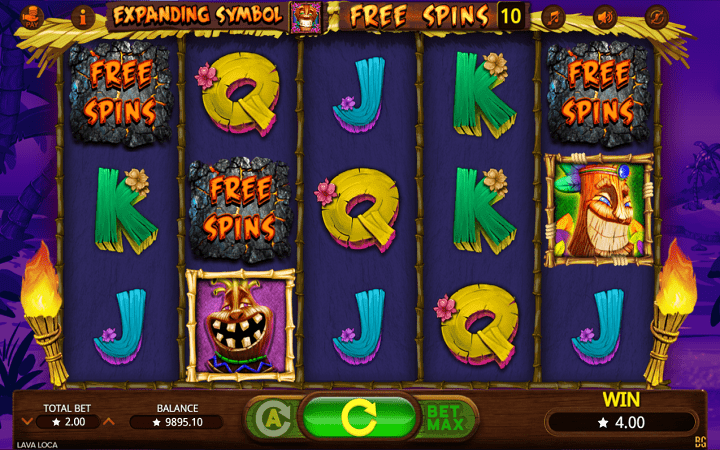Click the Bet Max button
Image resolution: width=720 pixels, height=450 pixels.
[446, 417]
